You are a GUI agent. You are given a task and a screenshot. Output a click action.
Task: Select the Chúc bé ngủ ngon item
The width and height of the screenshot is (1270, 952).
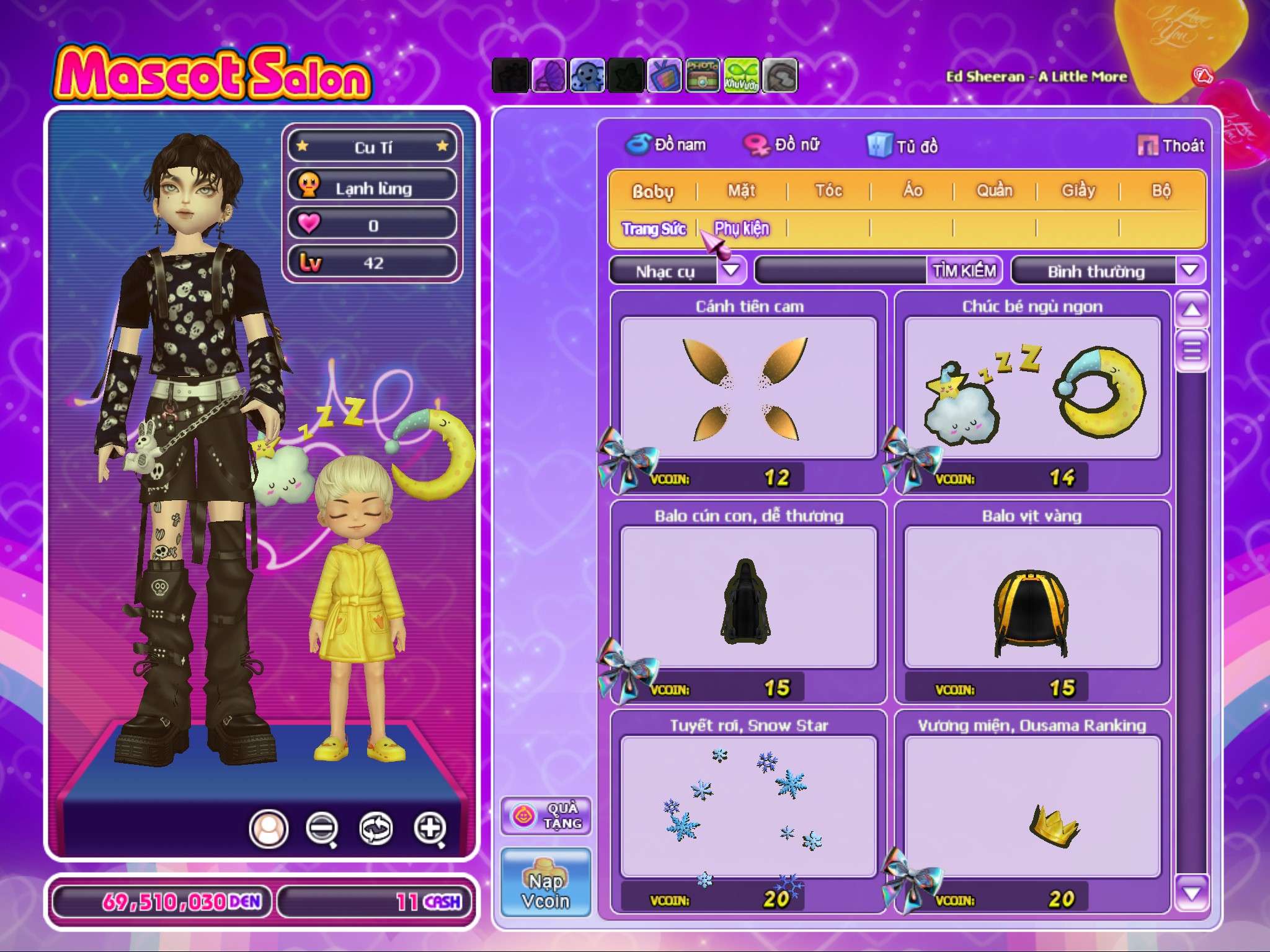[x=1032, y=389]
